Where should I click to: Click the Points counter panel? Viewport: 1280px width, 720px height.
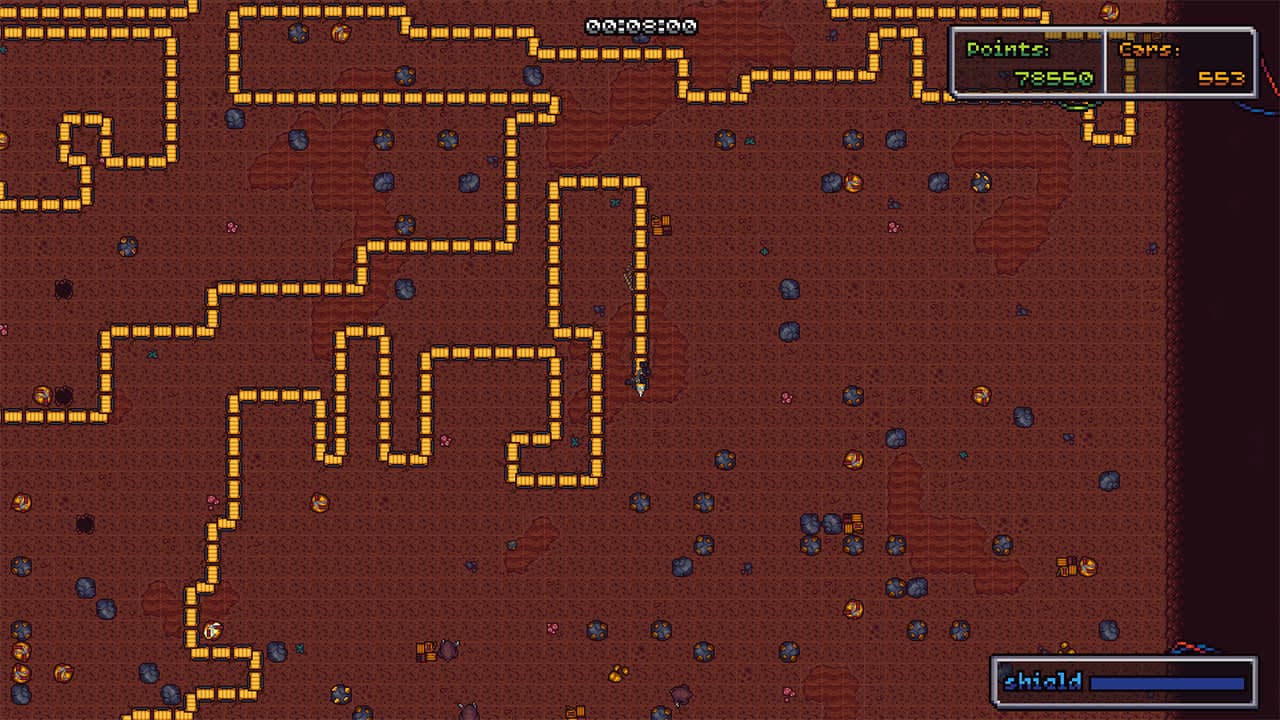(x=1030, y=64)
